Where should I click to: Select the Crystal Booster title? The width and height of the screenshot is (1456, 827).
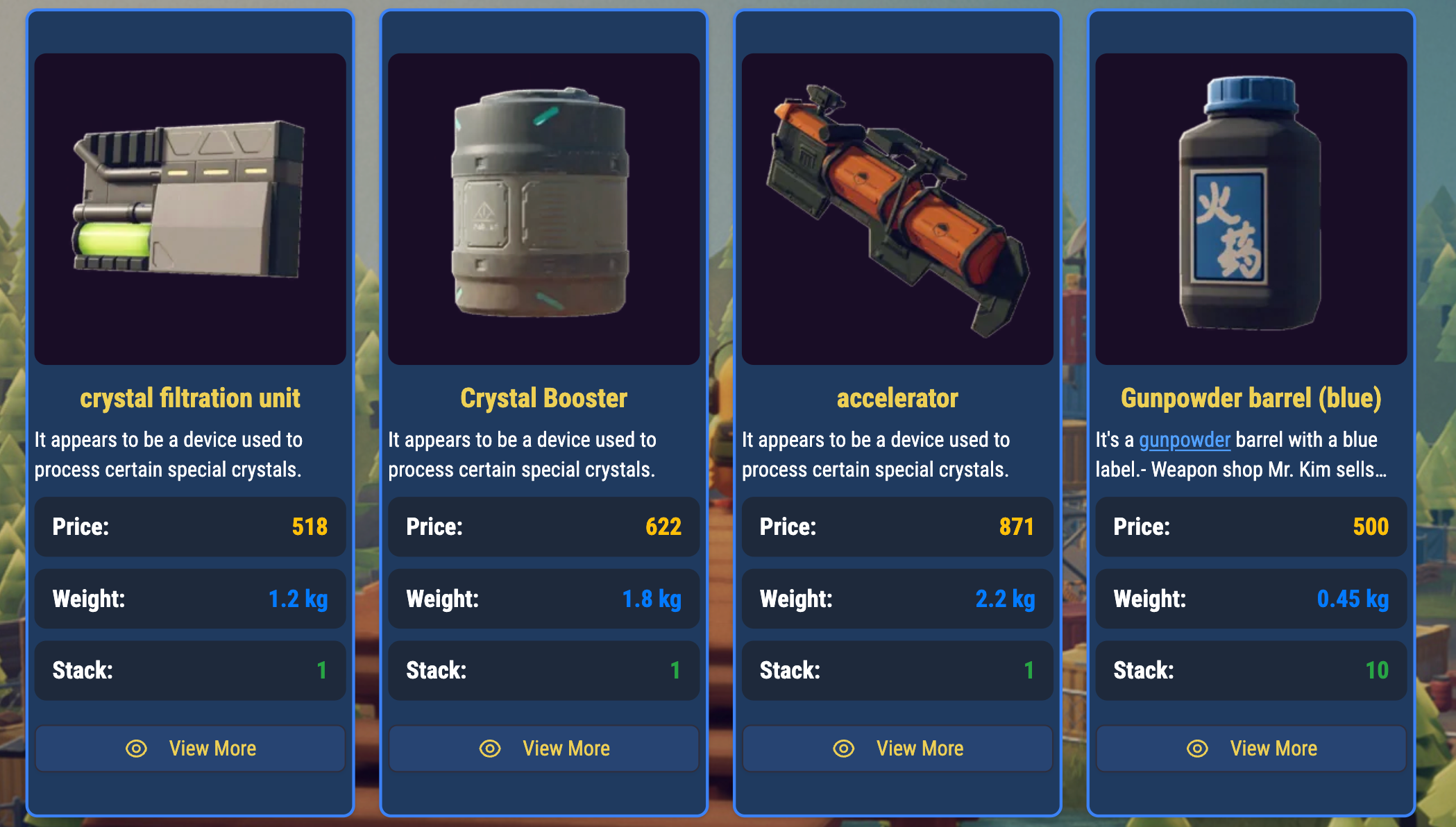(x=543, y=398)
